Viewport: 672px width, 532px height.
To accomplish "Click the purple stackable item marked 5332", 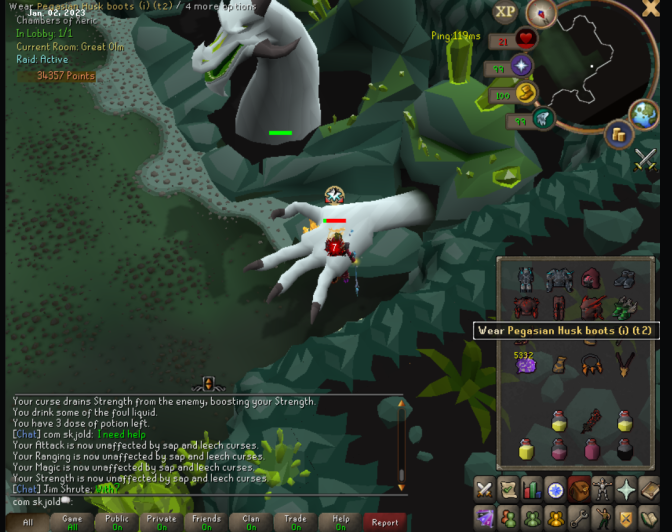I will [527, 364].
